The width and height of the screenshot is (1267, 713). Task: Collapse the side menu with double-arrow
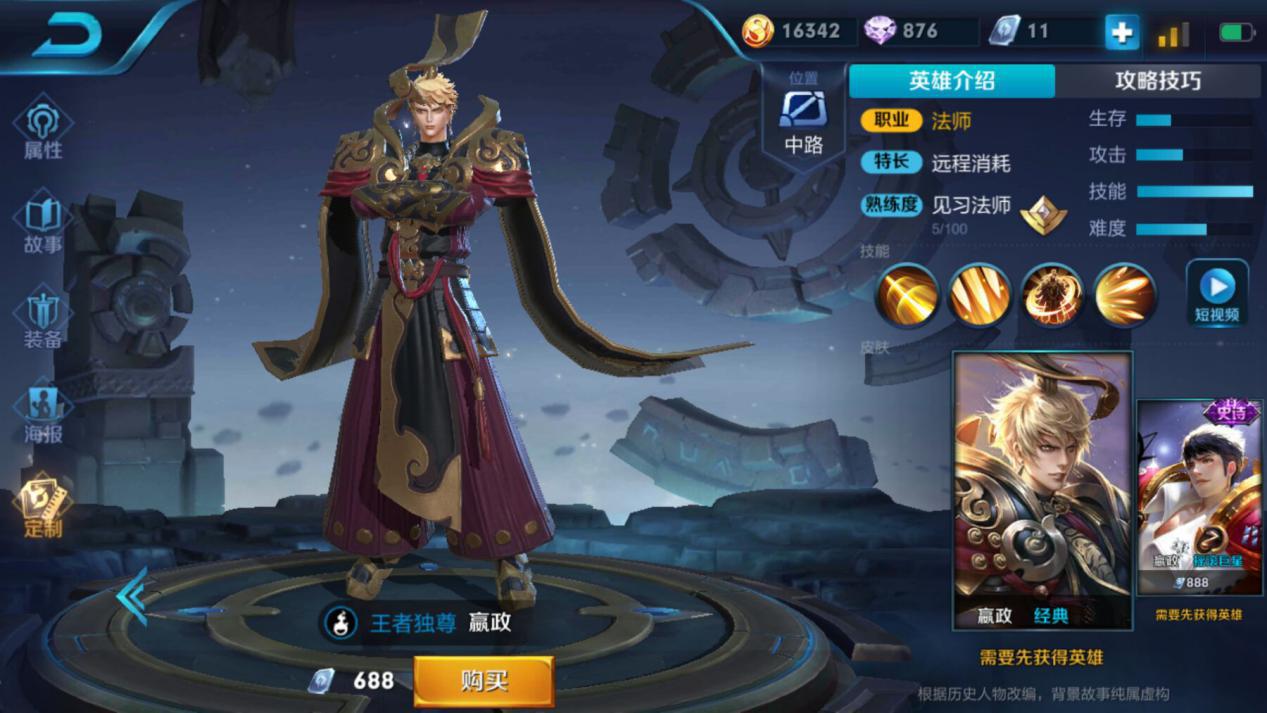pos(131,596)
